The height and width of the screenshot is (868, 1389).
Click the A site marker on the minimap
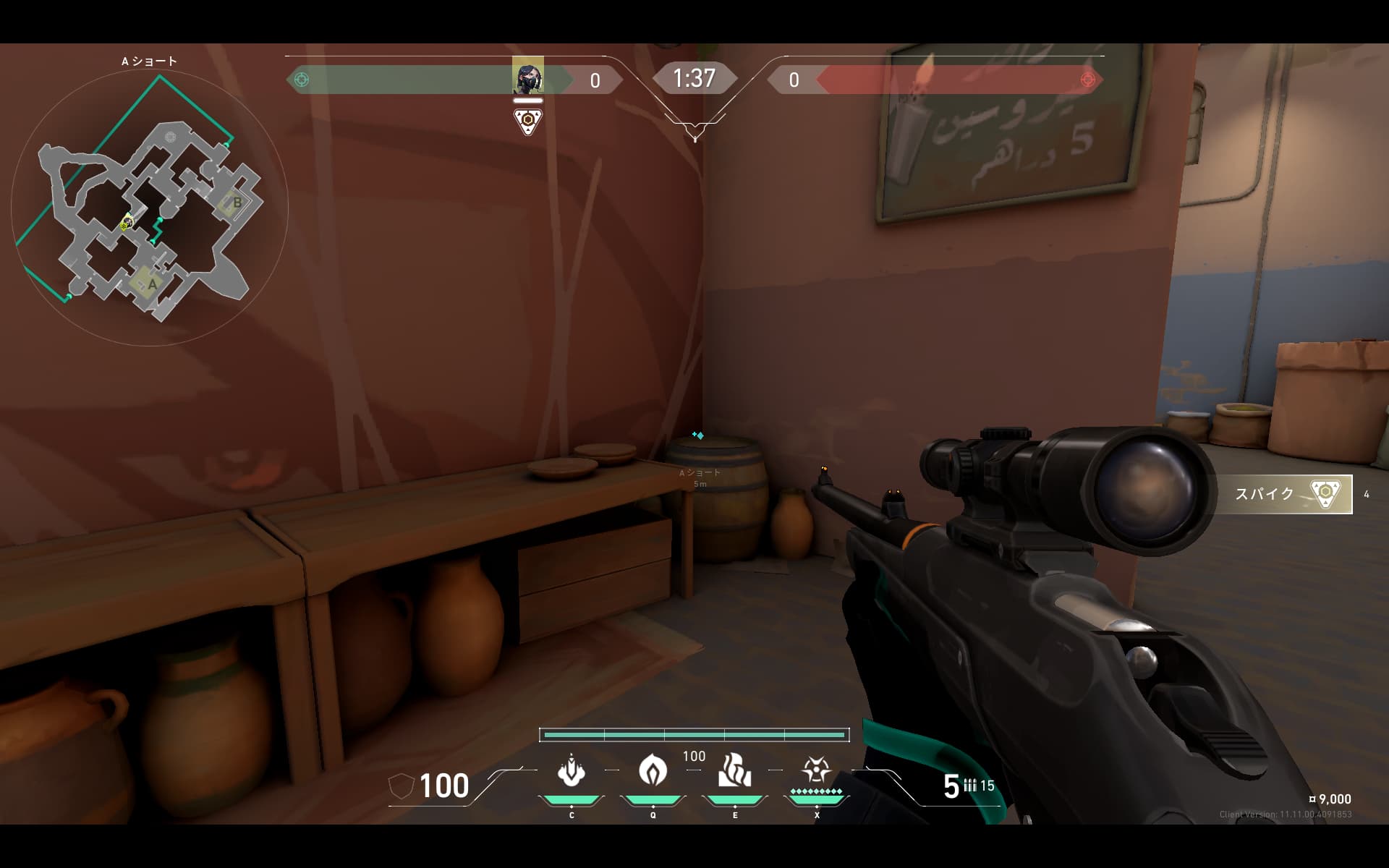pos(151,284)
